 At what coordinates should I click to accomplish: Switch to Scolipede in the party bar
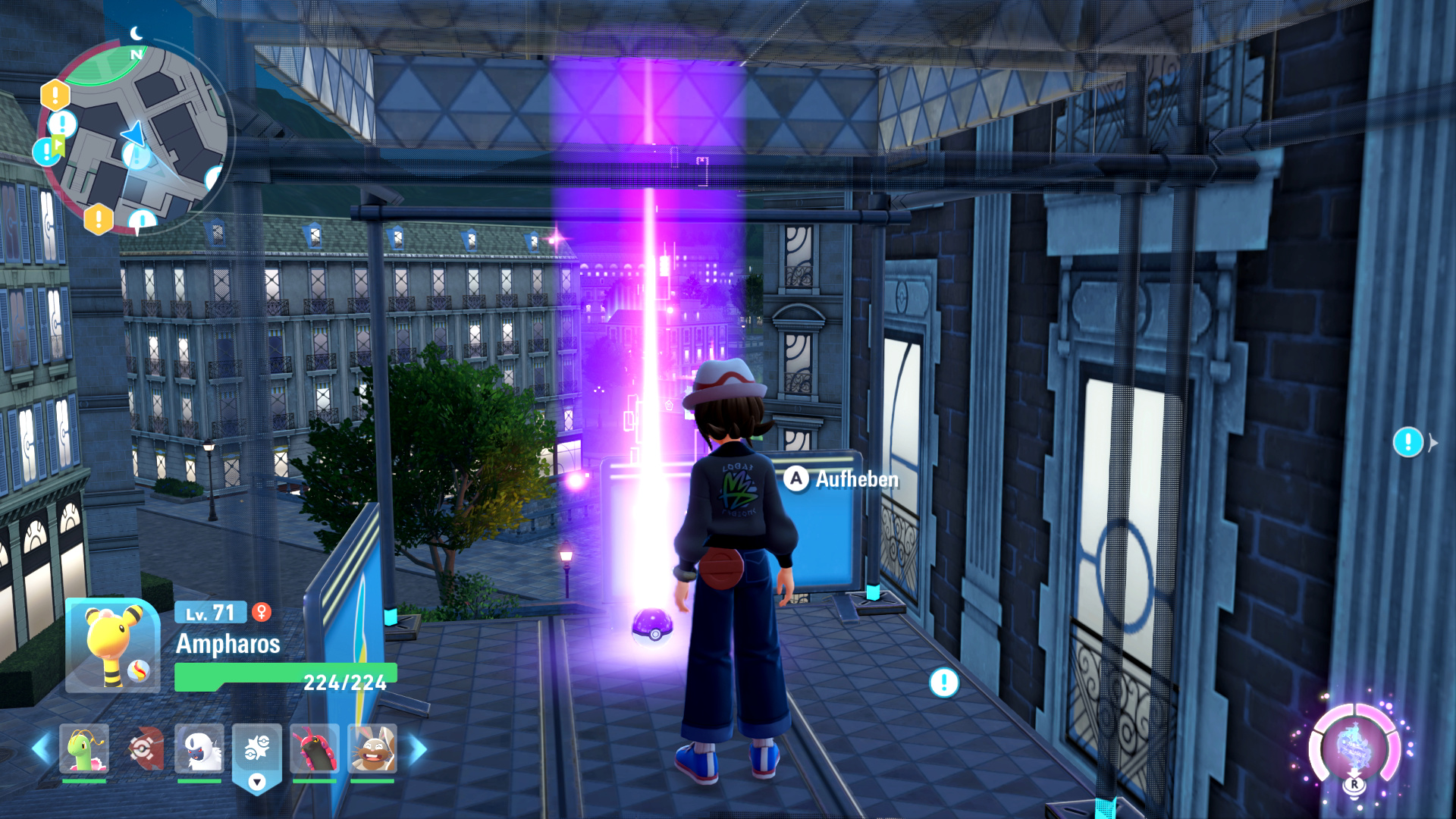(x=314, y=748)
